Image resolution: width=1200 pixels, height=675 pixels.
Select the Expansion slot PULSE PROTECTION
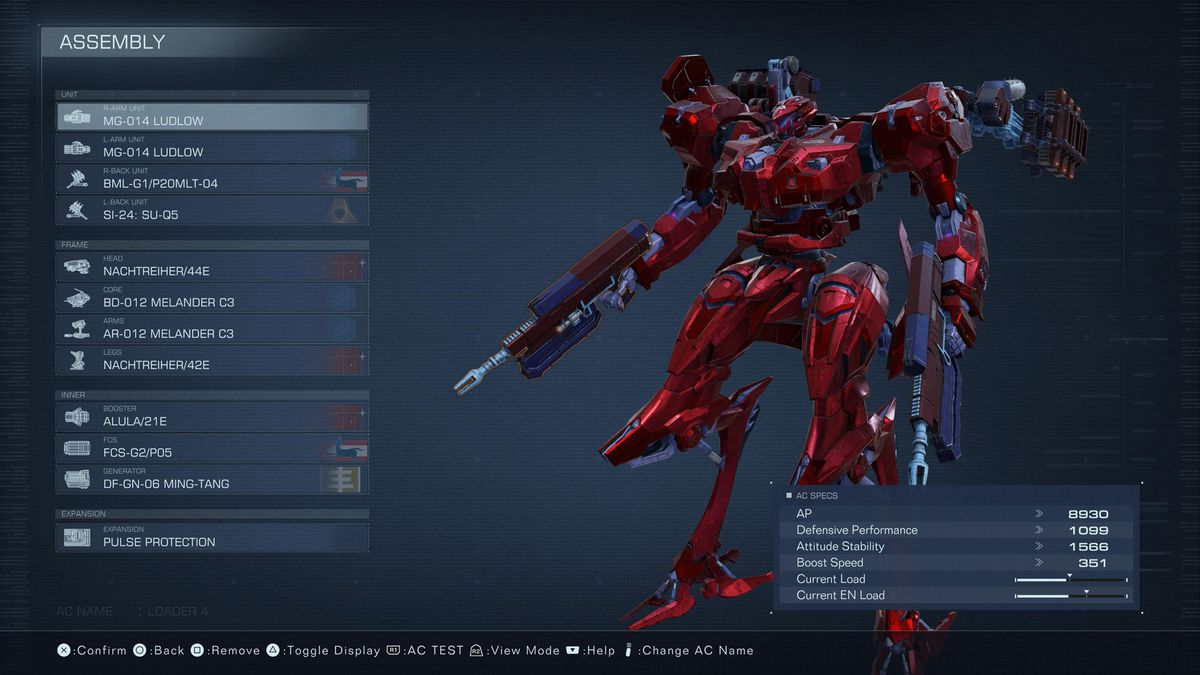pos(212,537)
